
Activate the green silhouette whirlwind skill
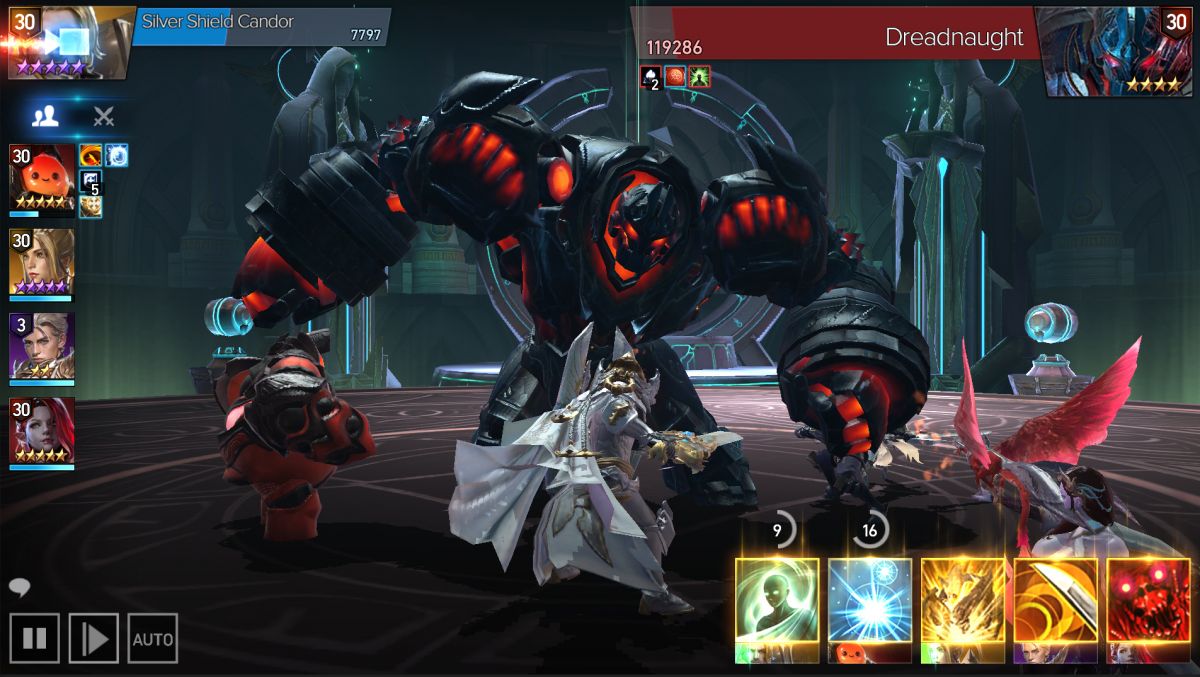point(777,600)
